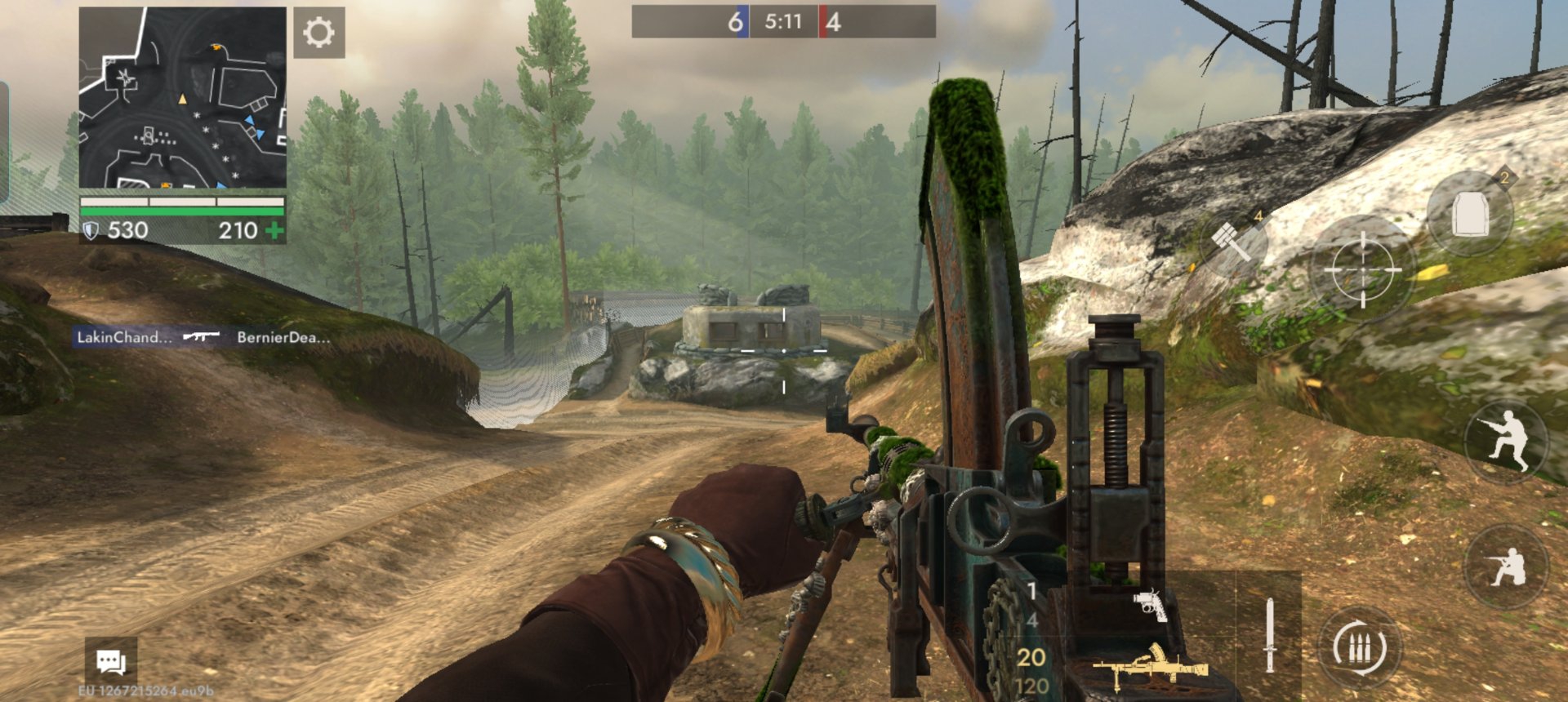Use the stick grenade icon
This screenshot has width=1568, height=702.
click(x=1233, y=241)
